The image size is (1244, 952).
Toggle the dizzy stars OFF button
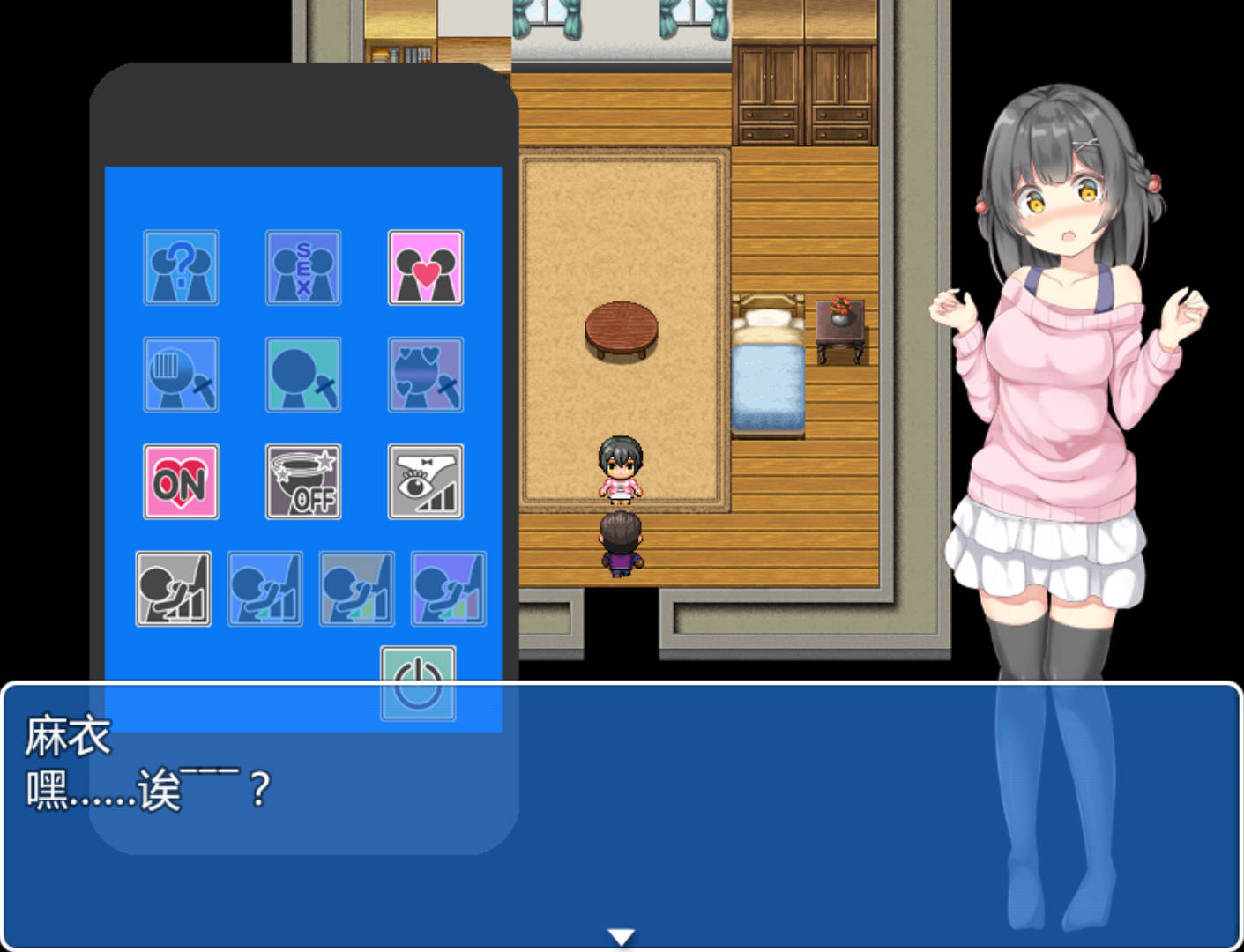(303, 481)
